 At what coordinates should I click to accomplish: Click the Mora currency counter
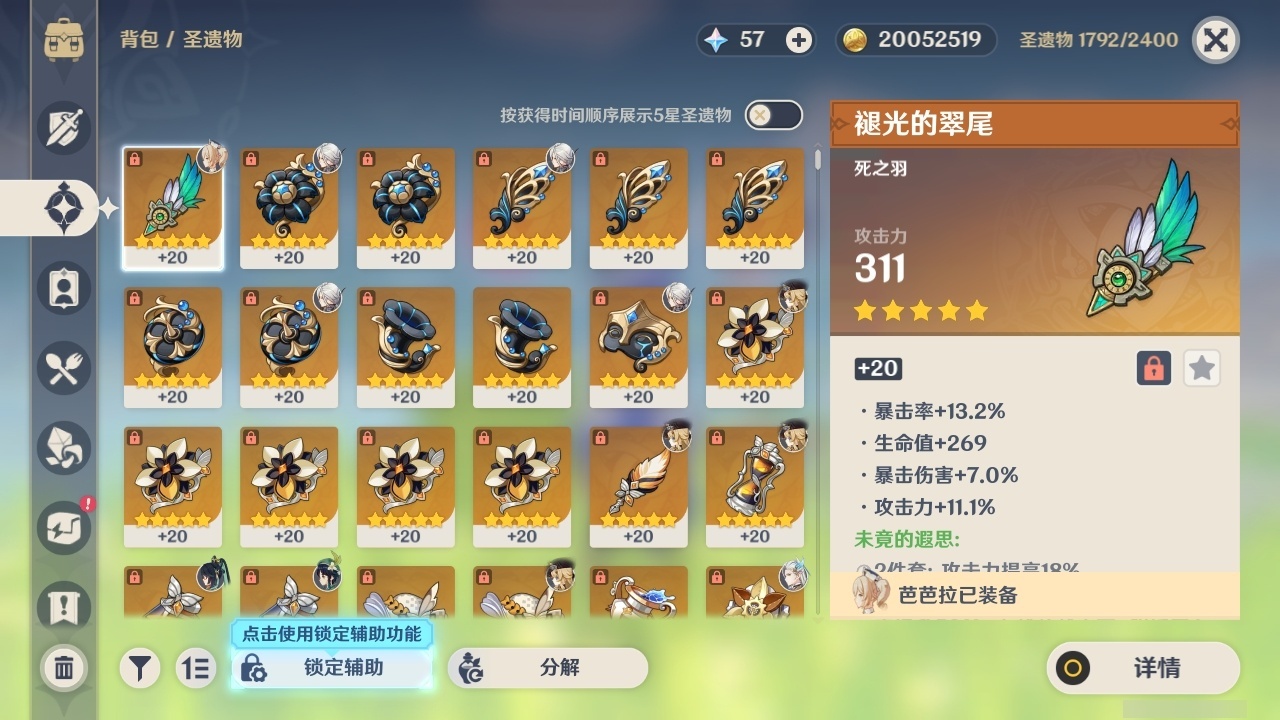[x=913, y=41]
